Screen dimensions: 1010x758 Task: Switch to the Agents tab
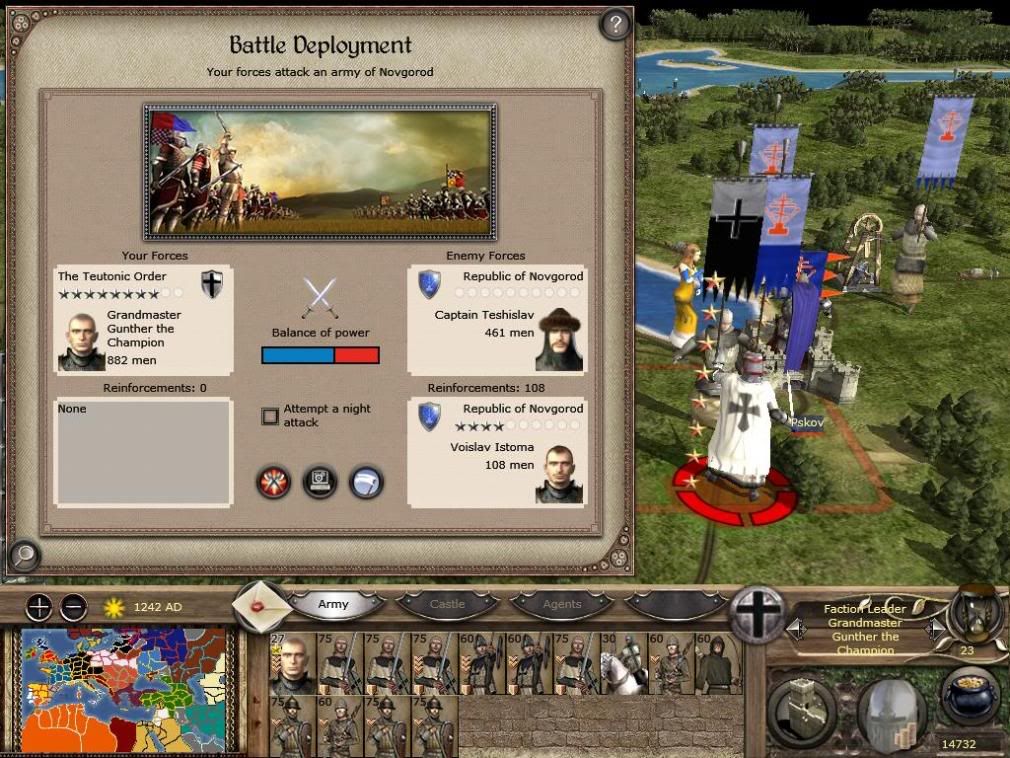[x=561, y=604]
